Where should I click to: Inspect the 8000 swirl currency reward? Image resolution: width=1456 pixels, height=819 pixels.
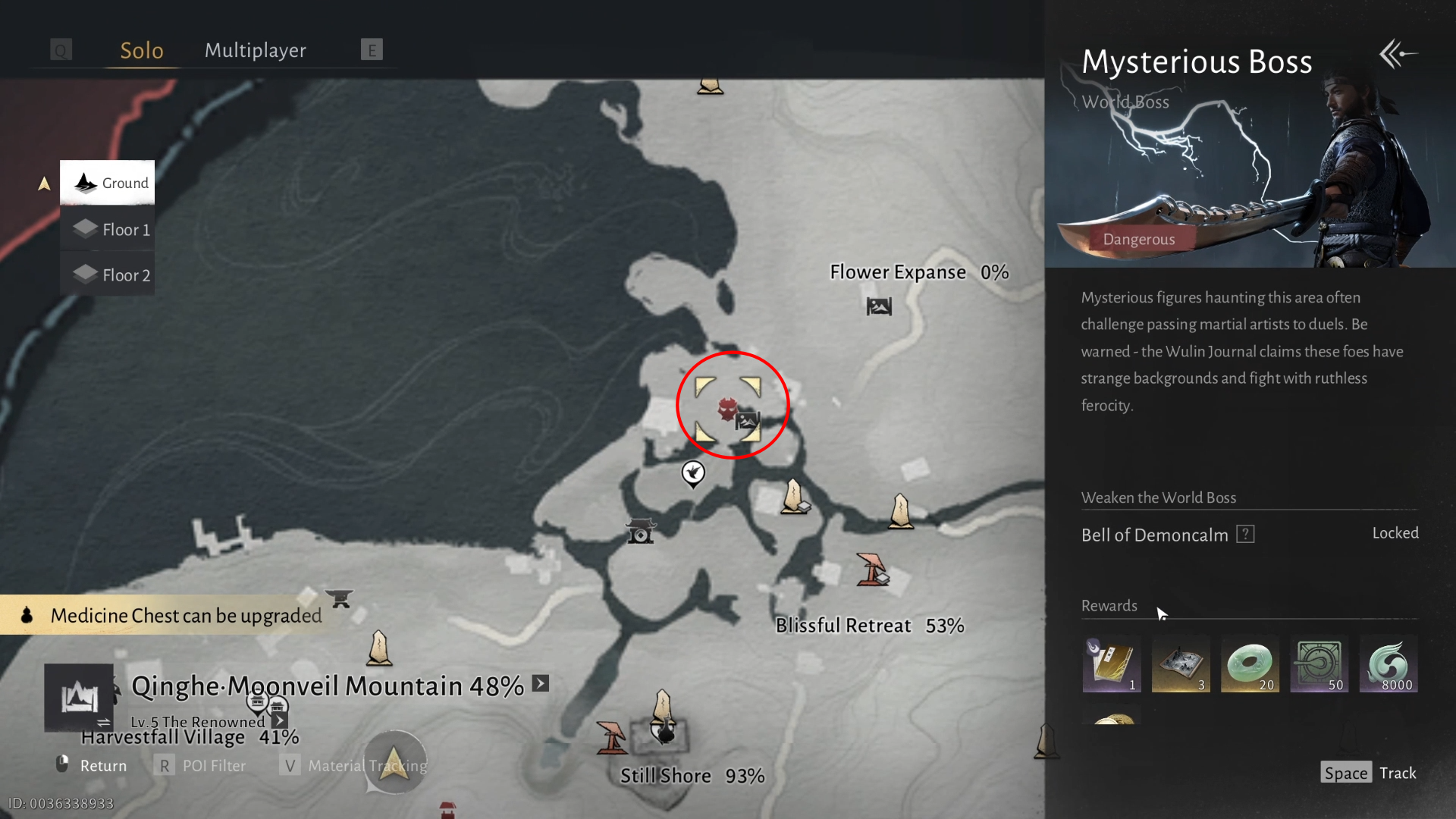coord(1388,665)
